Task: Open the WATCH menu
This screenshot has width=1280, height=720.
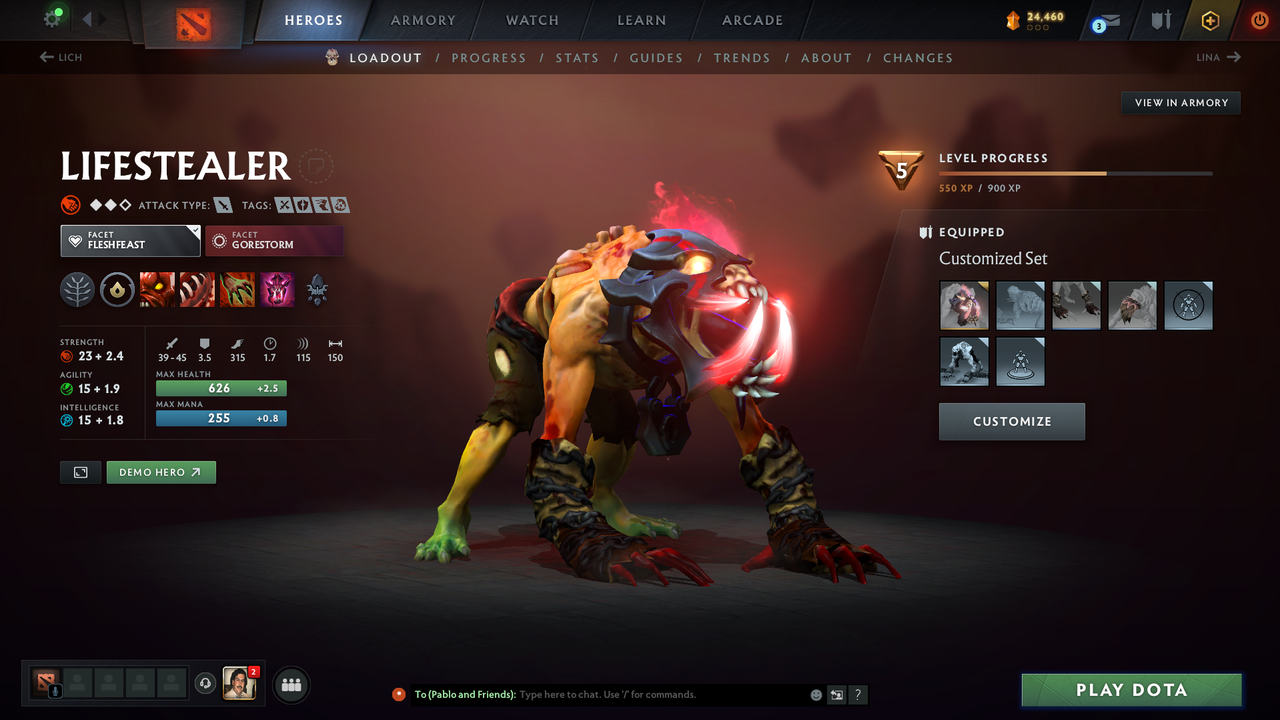Action: pos(531,20)
